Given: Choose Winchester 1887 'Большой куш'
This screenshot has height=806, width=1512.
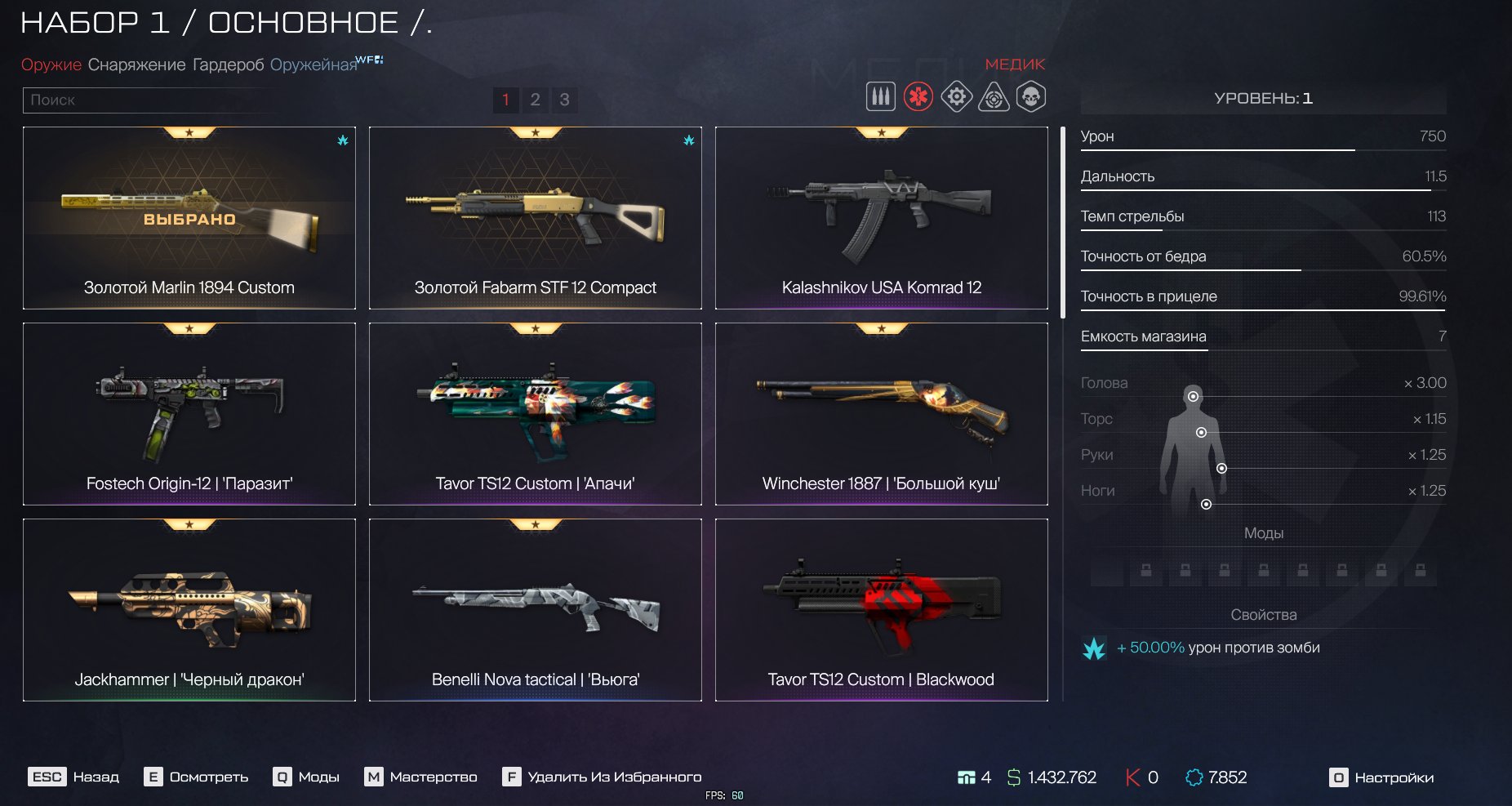Looking at the screenshot, I should (881, 414).
